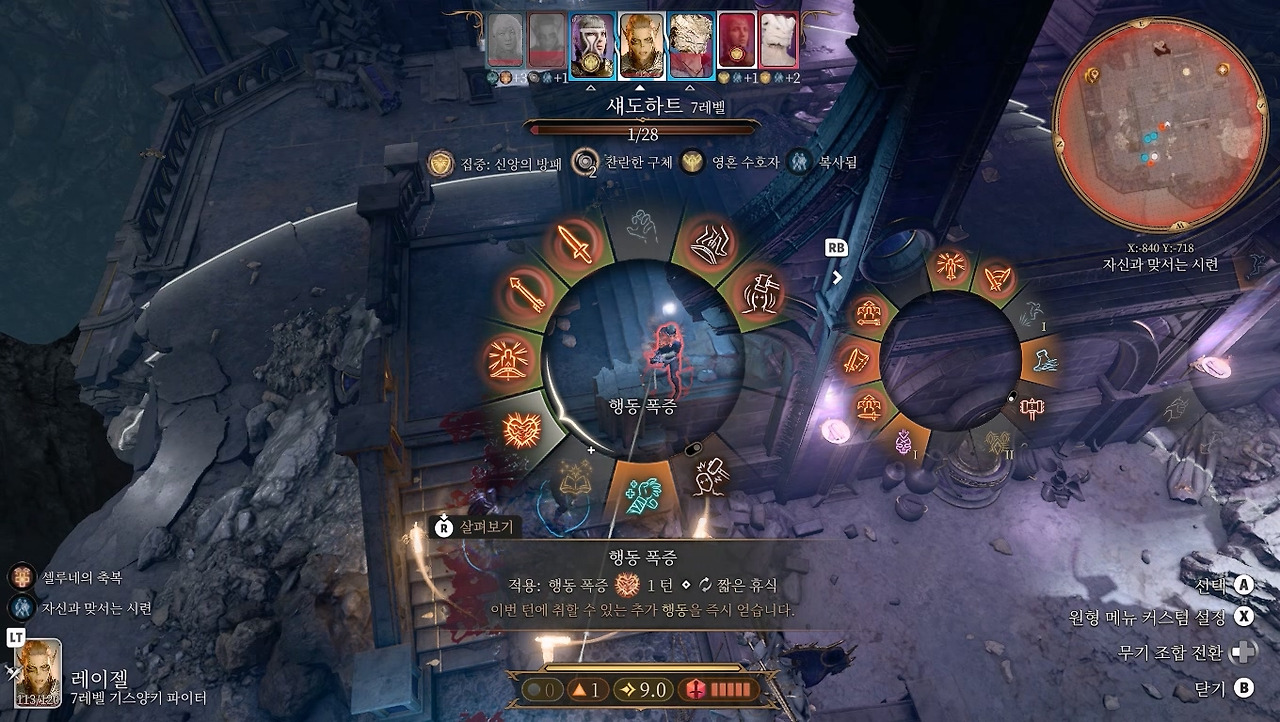This screenshot has height=722, width=1280.
Task: Select Shadowheart's portrait in the party bar
Action: click(593, 40)
